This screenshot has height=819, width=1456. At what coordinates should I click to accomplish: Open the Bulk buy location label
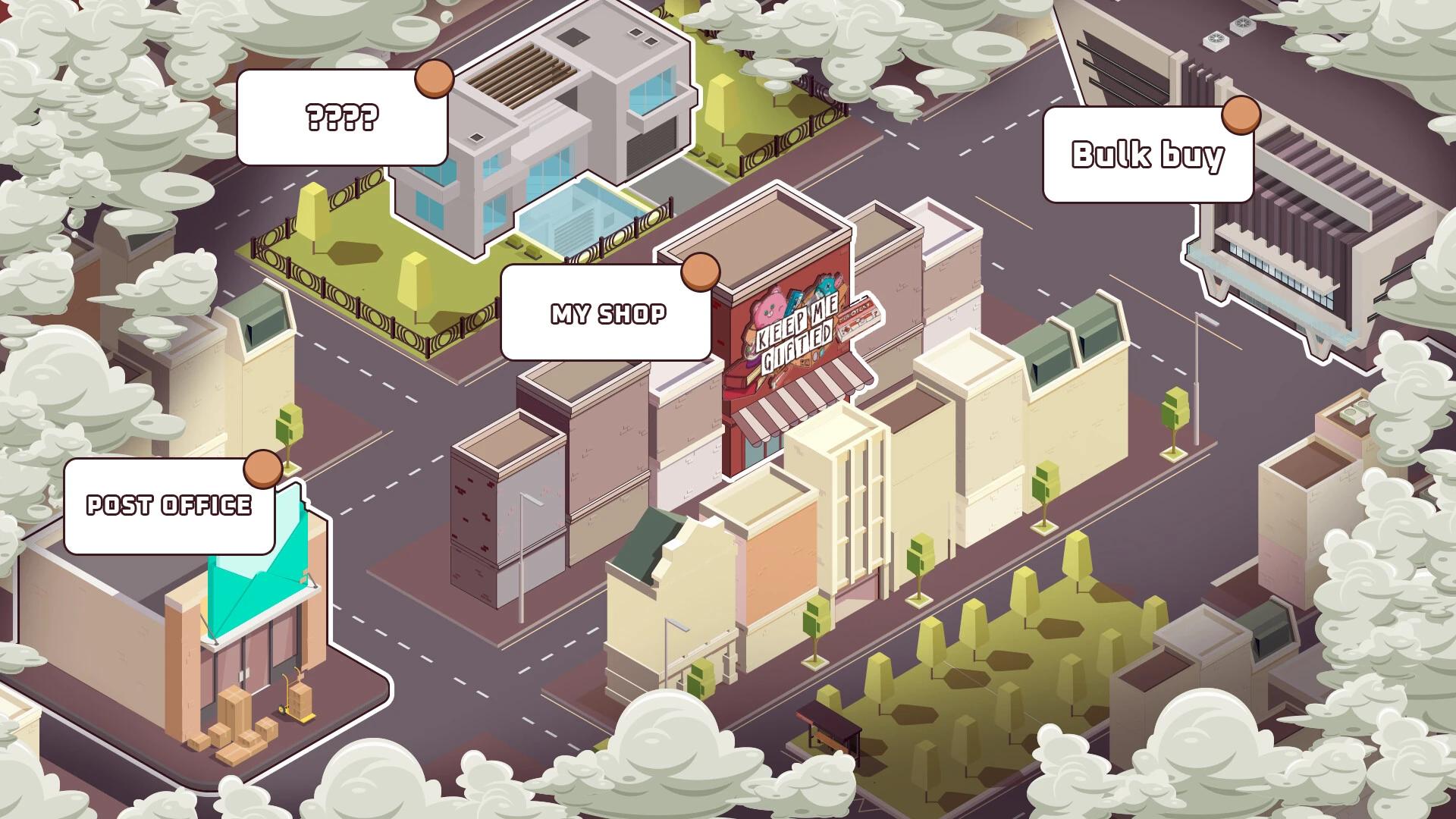pos(1147,155)
